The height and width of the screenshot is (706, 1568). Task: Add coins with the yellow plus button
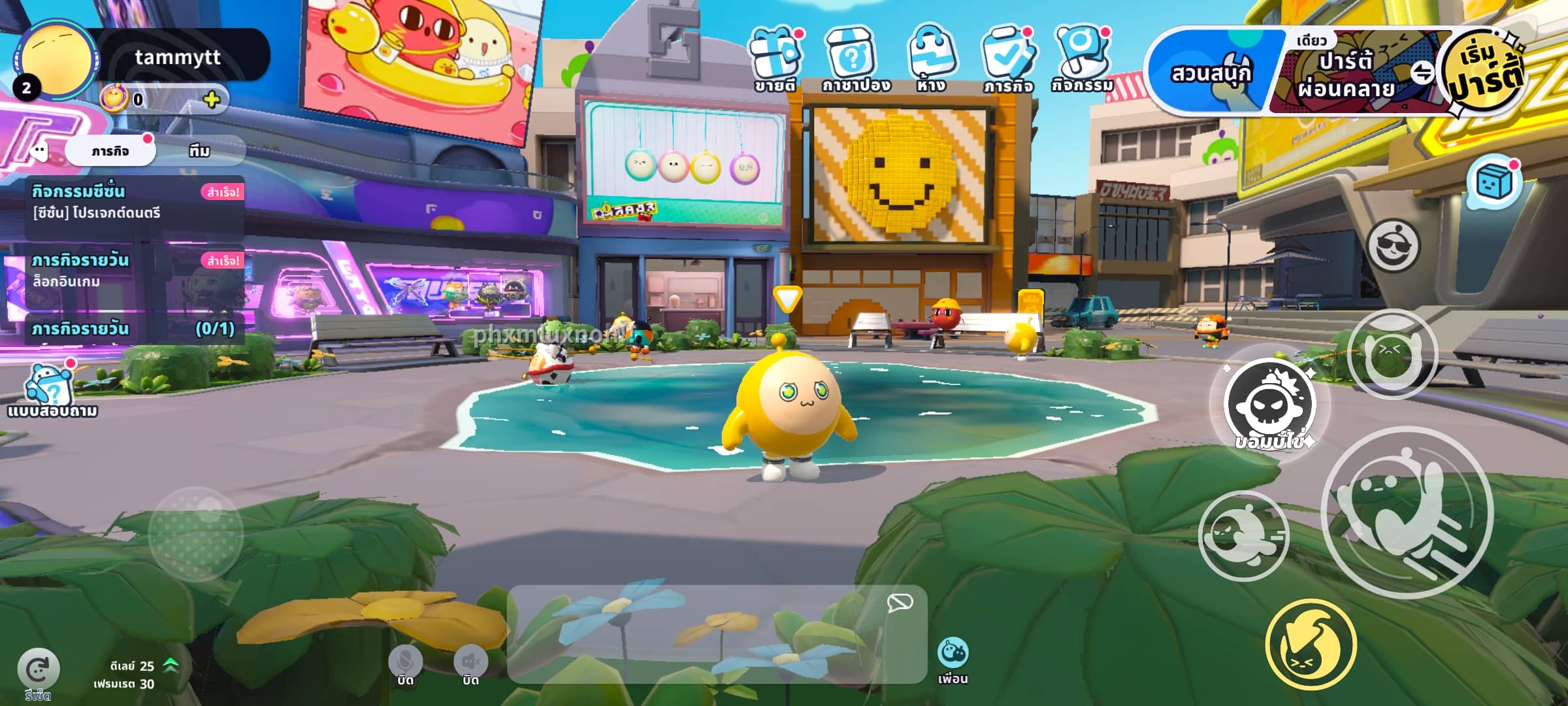(211, 99)
